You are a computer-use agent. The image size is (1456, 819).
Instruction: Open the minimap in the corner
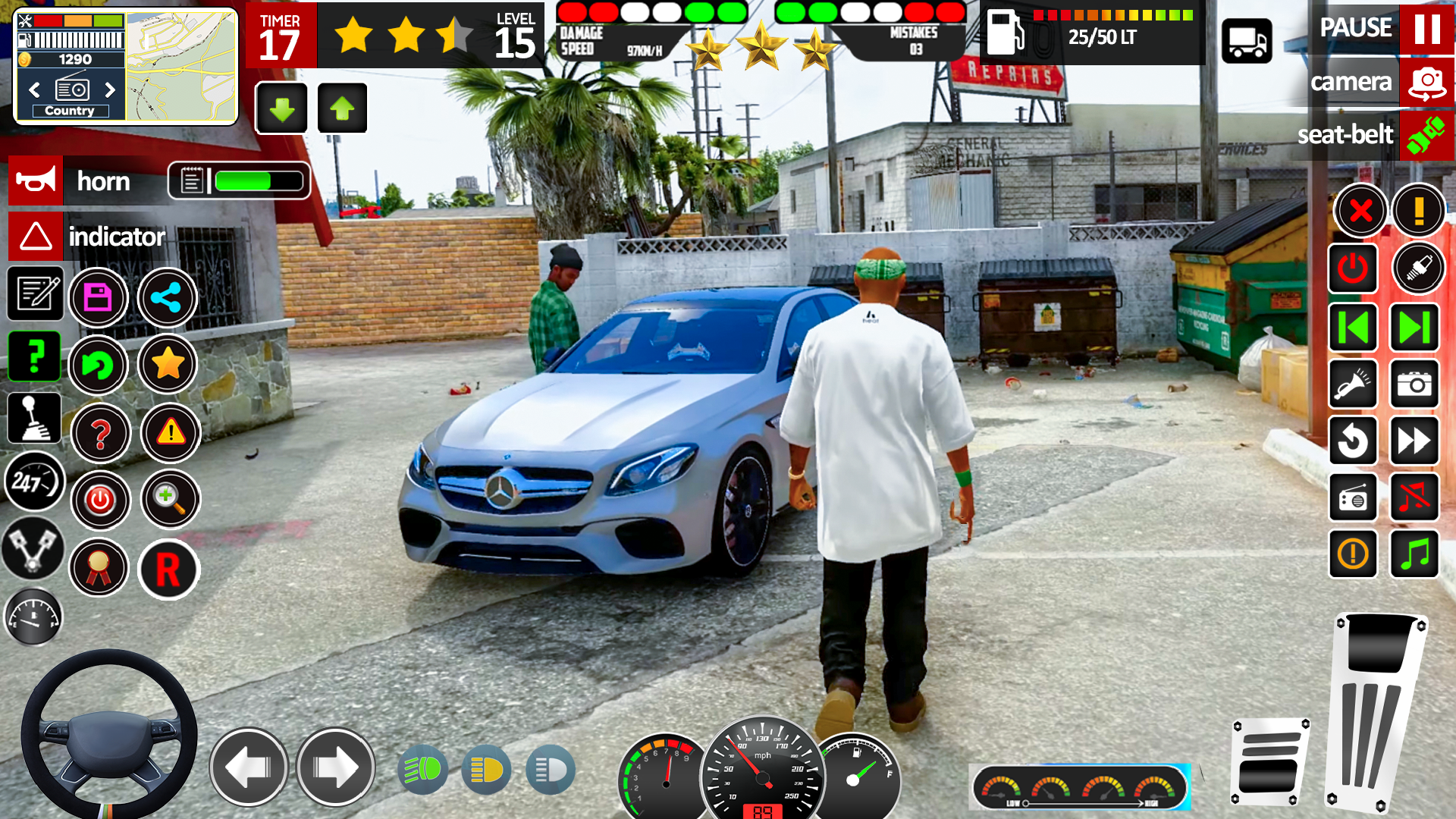tap(180, 67)
